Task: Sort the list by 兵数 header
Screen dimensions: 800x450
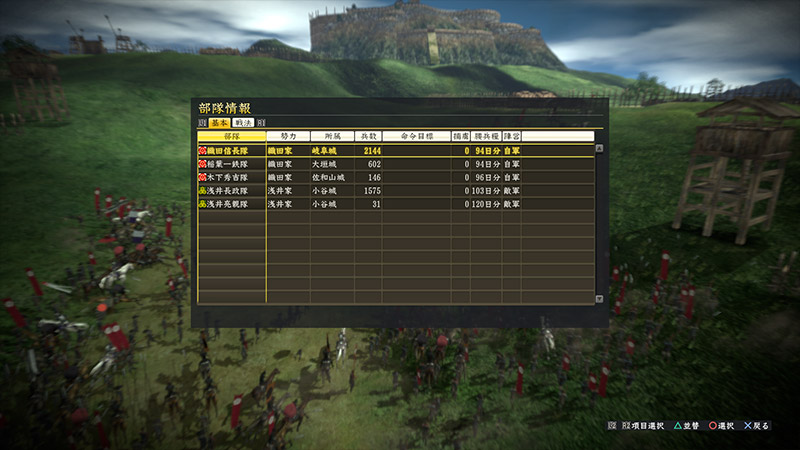Action: (x=370, y=136)
